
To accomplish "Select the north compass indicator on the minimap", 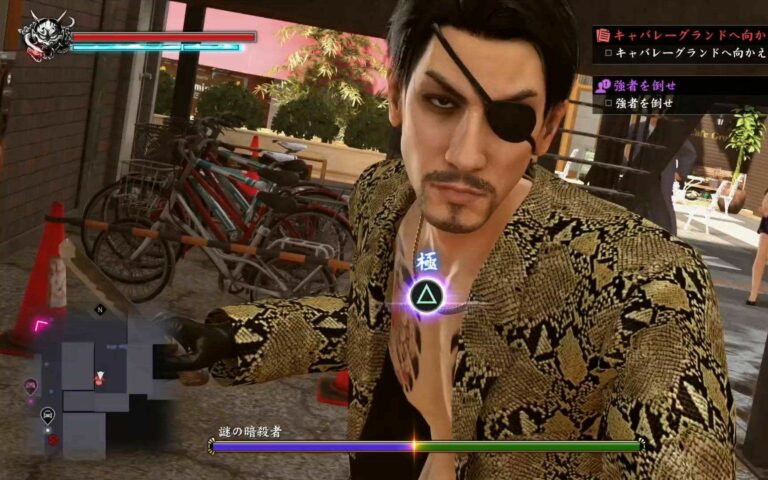I will (x=99, y=310).
